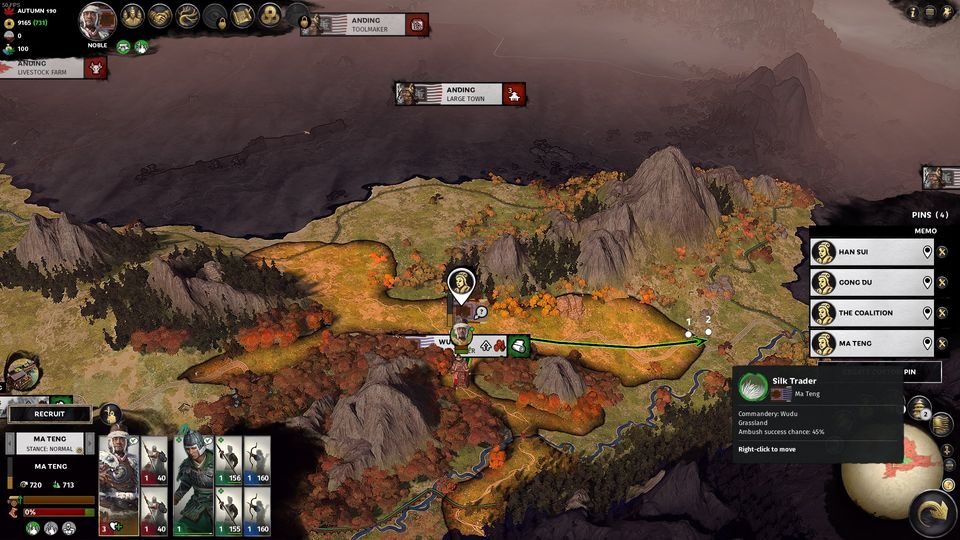Open the diplomacy handshake menu

coord(160,16)
